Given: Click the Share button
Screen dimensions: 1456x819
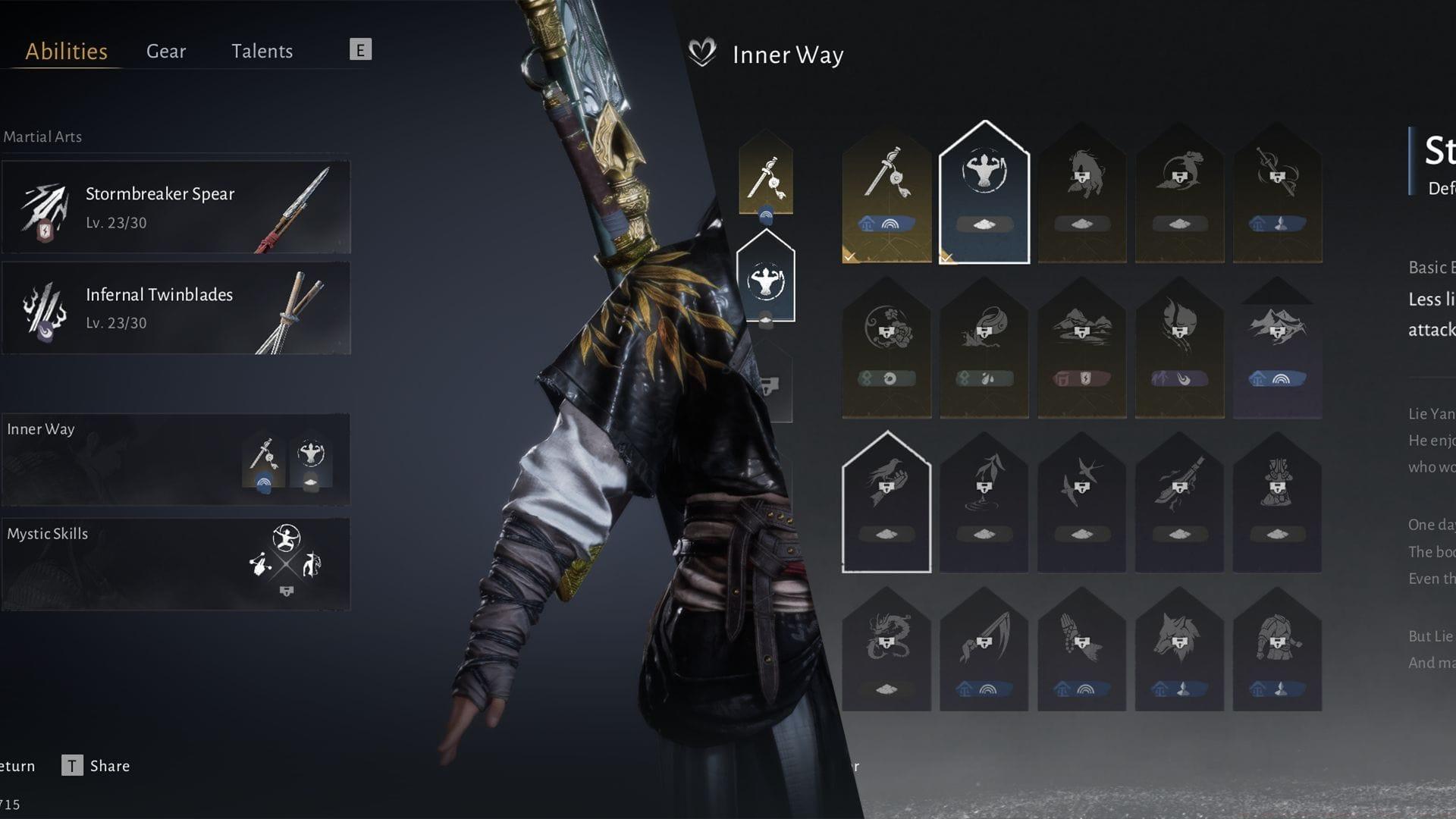Looking at the screenshot, I should 108,766.
